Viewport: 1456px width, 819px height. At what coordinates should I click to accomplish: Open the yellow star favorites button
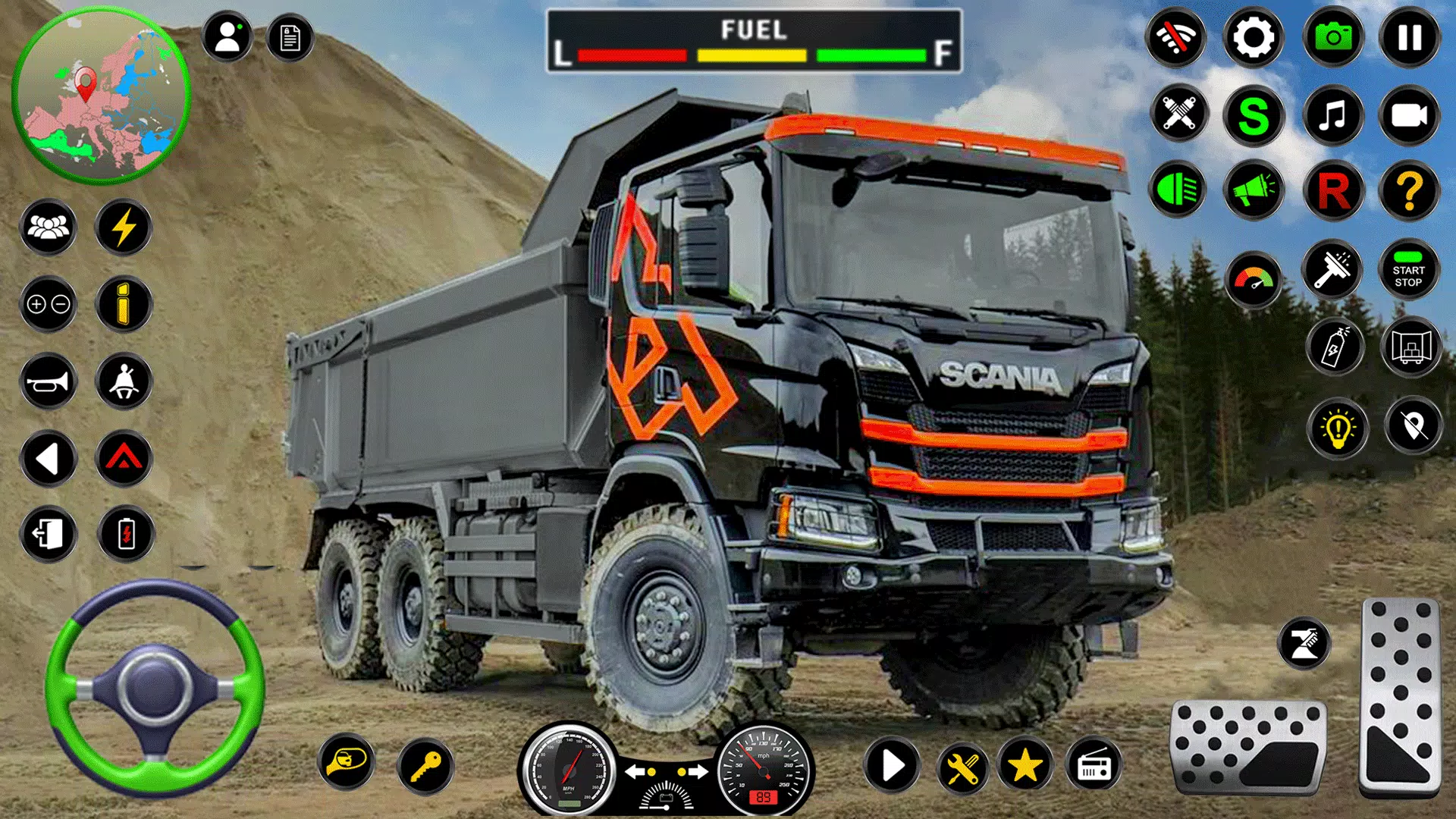tap(1025, 766)
